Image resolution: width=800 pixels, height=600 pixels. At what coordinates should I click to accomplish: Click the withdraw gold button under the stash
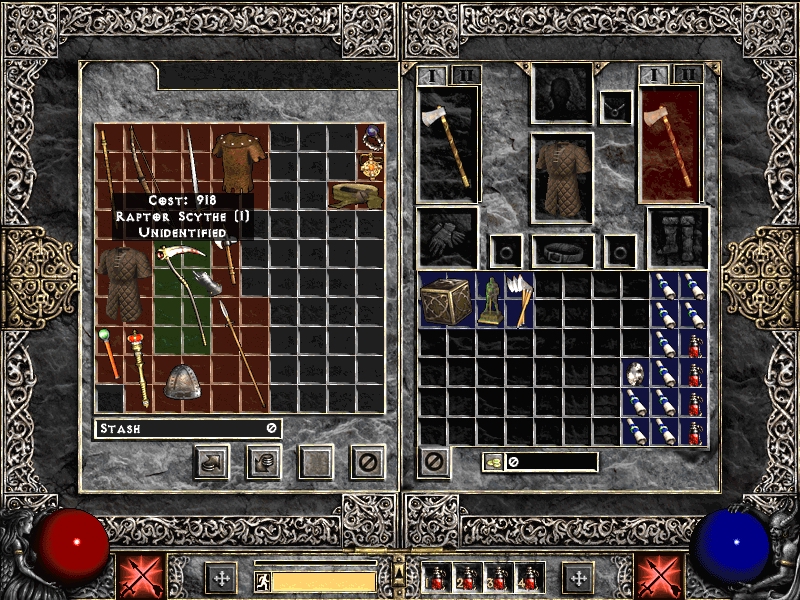tap(264, 461)
